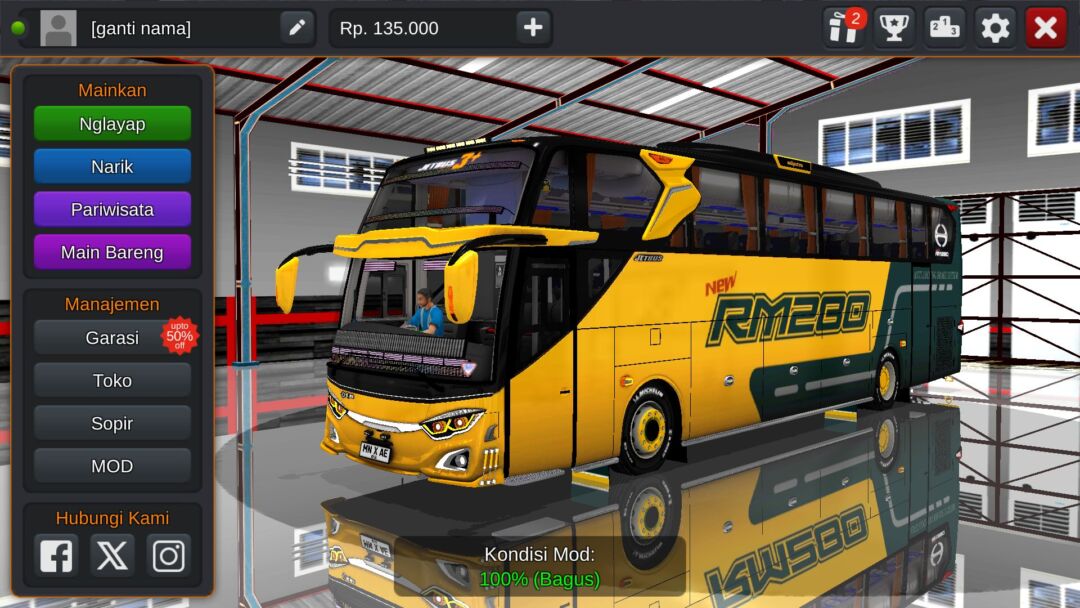This screenshot has width=1080, height=608.
Task: Open Main Bareng multiplayer
Action: (112, 253)
